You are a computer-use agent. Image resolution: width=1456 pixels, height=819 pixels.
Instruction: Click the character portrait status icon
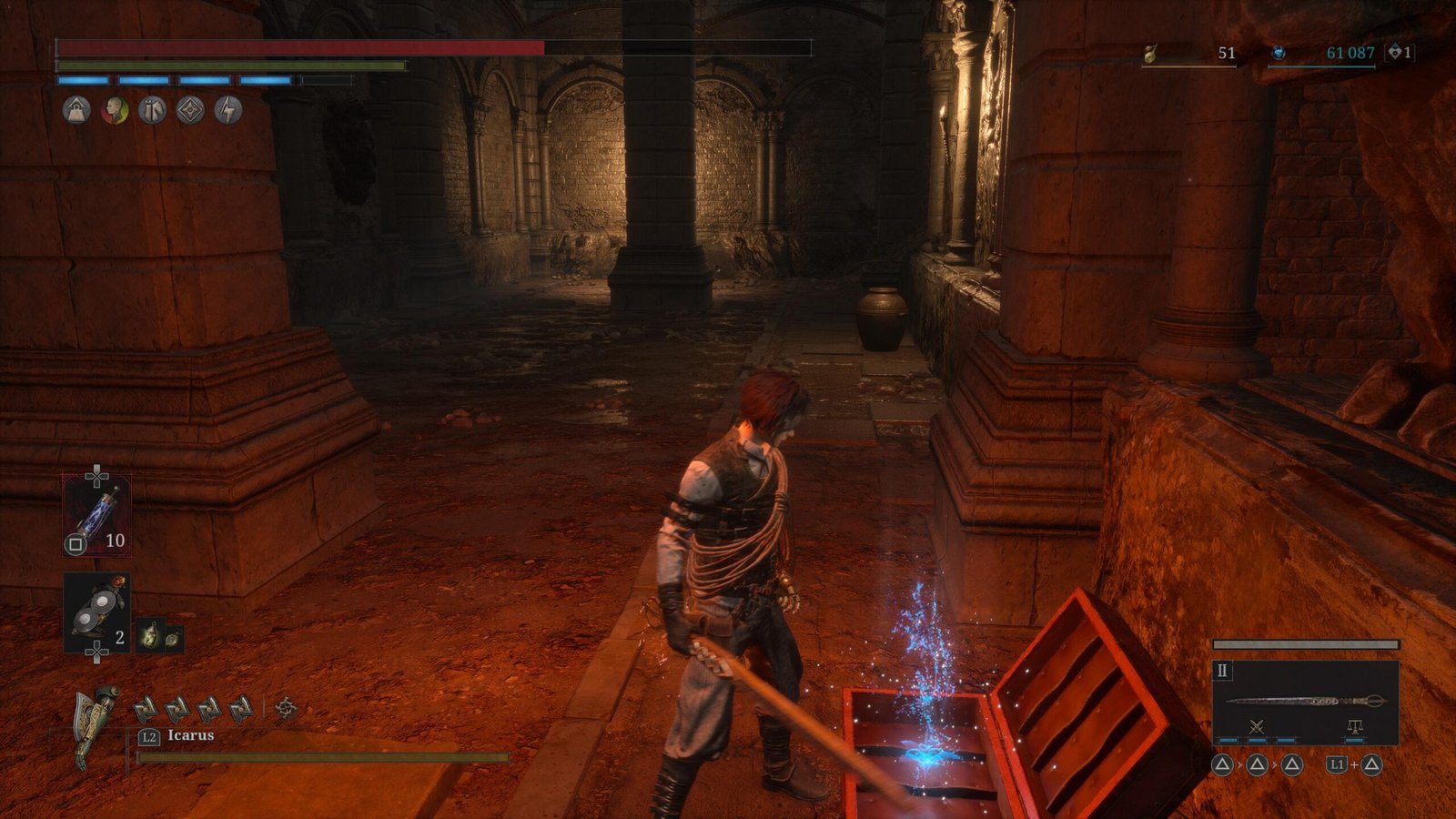pyautogui.click(x=115, y=111)
